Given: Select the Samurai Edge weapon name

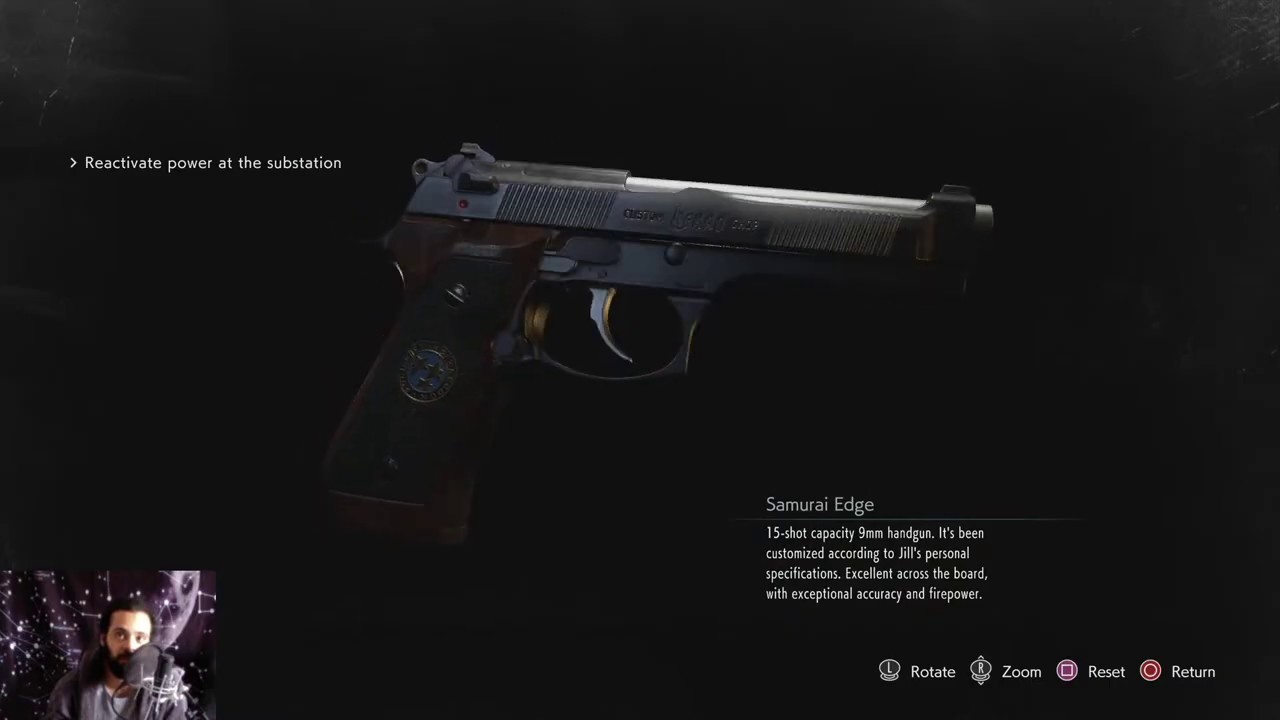Looking at the screenshot, I should pos(820,504).
